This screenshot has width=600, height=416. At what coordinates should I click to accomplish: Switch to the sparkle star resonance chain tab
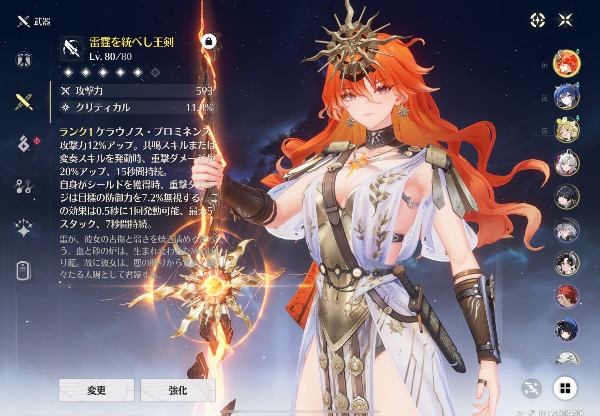pyautogui.click(x=22, y=227)
